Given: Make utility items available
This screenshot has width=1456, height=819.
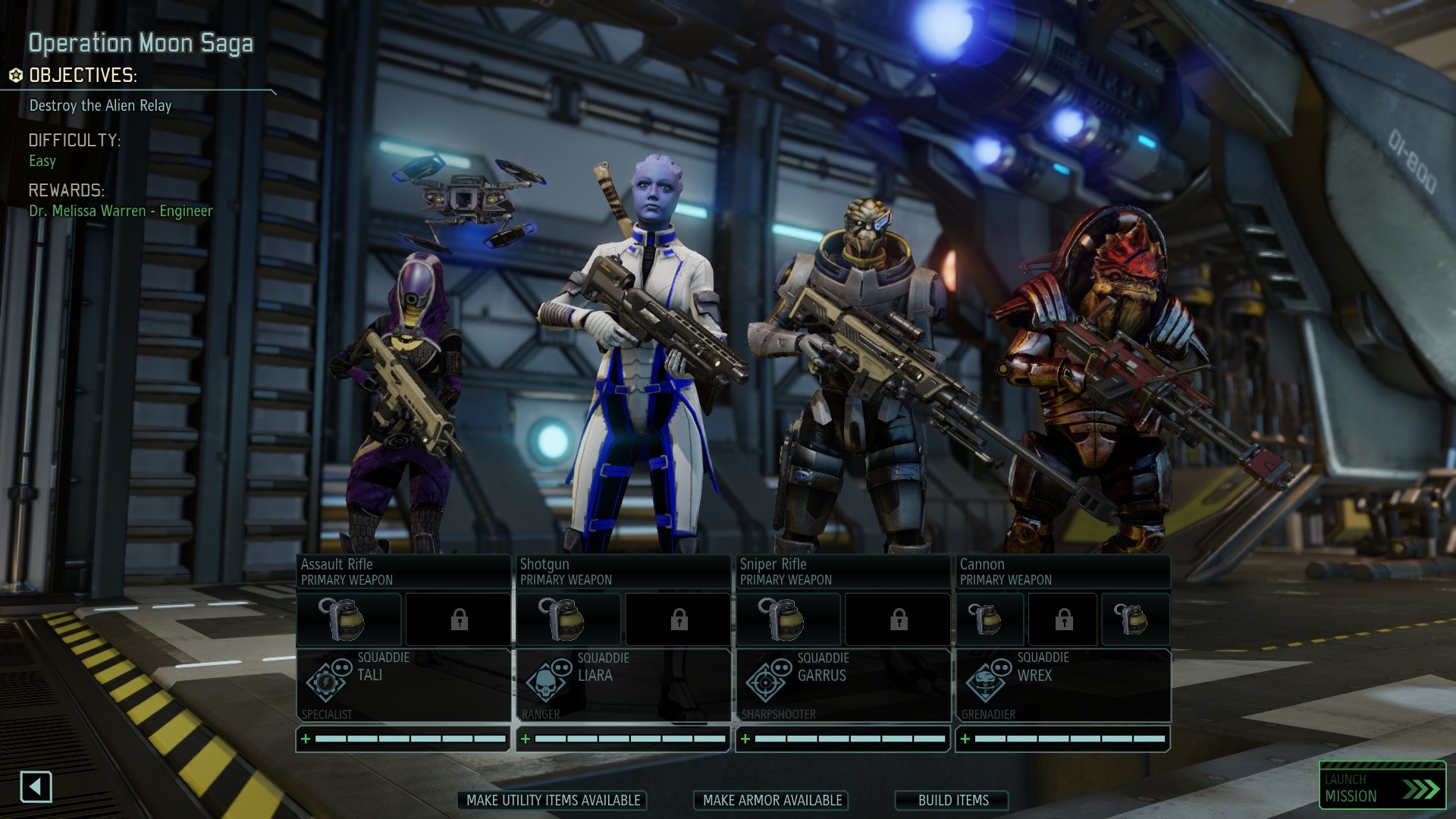Looking at the screenshot, I should click(x=553, y=800).
